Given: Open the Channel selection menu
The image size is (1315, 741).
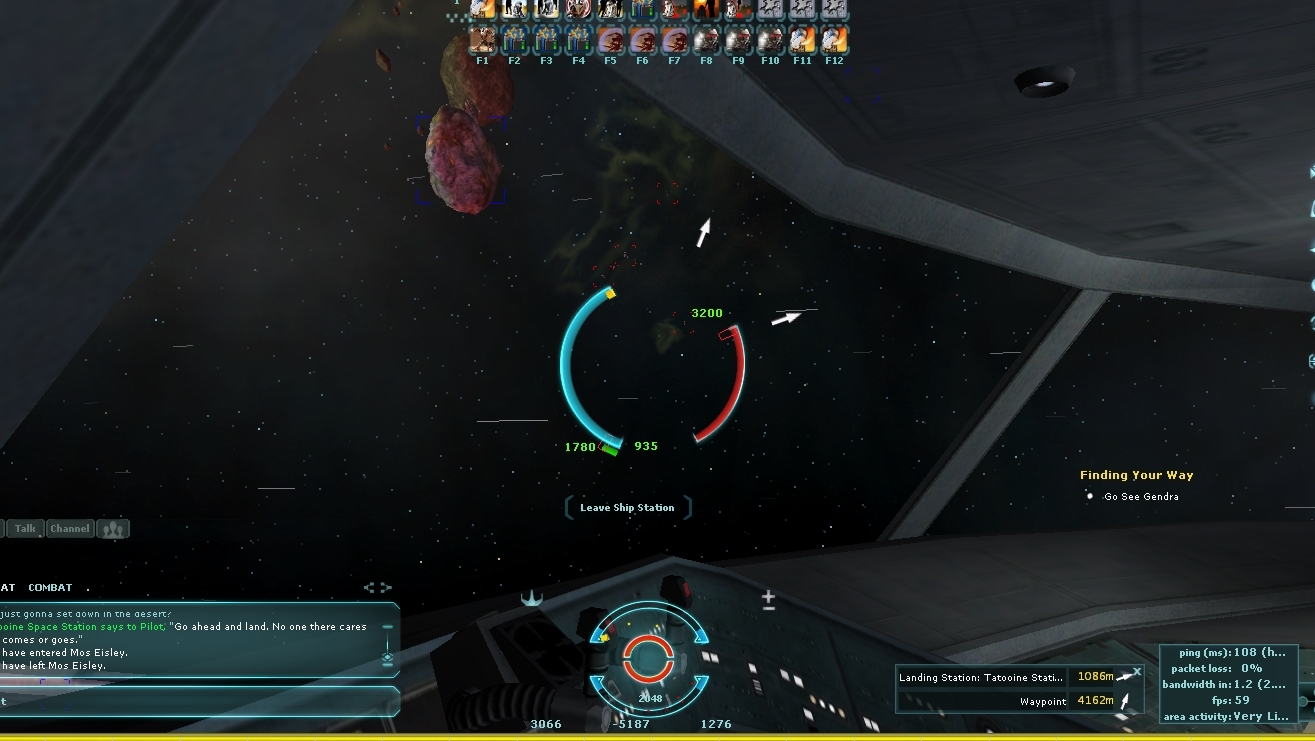Looking at the screenshot, I should tap(69, 528).
